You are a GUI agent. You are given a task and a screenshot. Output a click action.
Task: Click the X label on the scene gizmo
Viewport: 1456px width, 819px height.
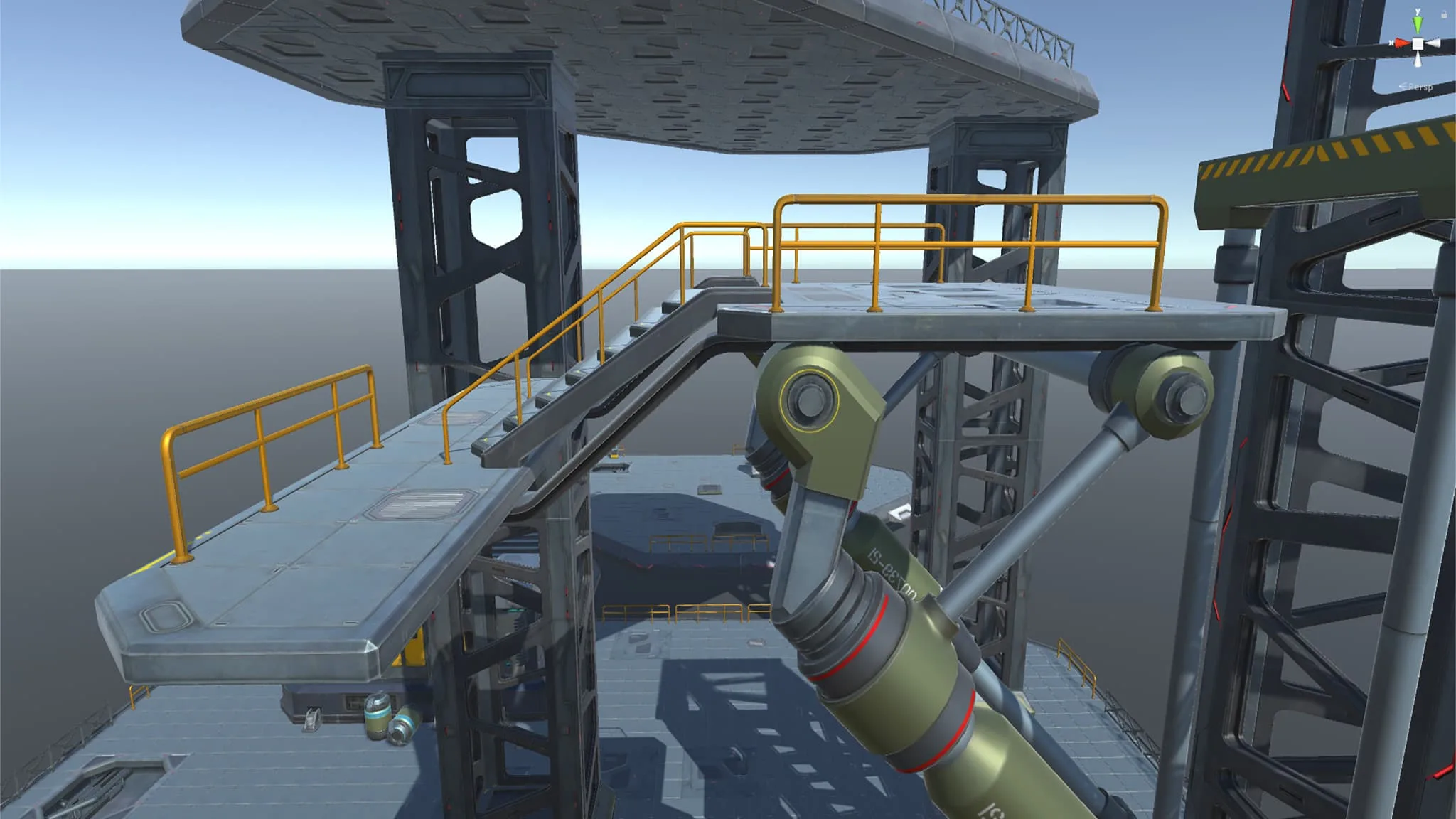(1391, 43)
